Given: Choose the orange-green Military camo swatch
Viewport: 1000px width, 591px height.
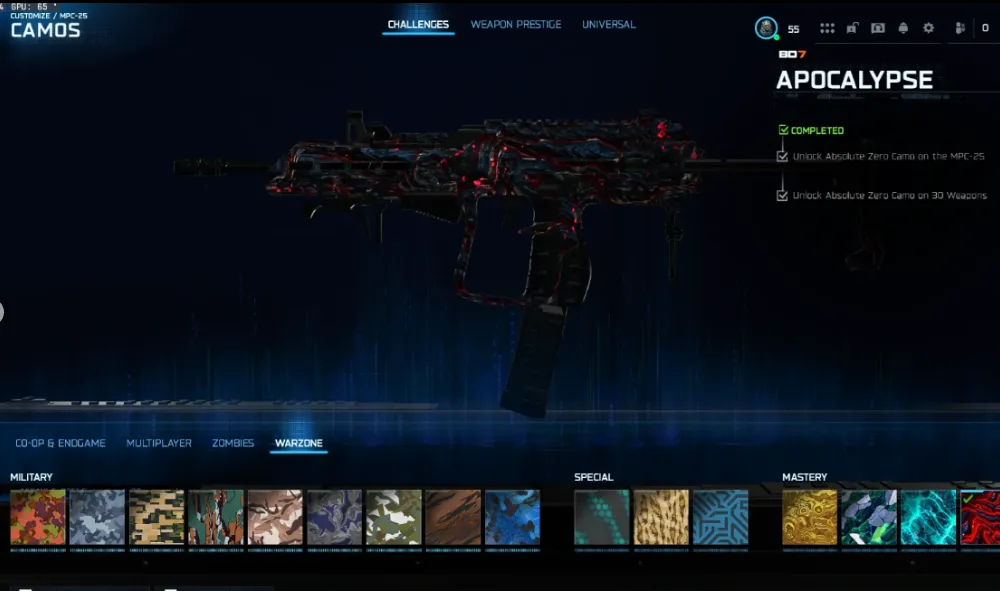Looking at the screenshot, I should tap(38, 517).
